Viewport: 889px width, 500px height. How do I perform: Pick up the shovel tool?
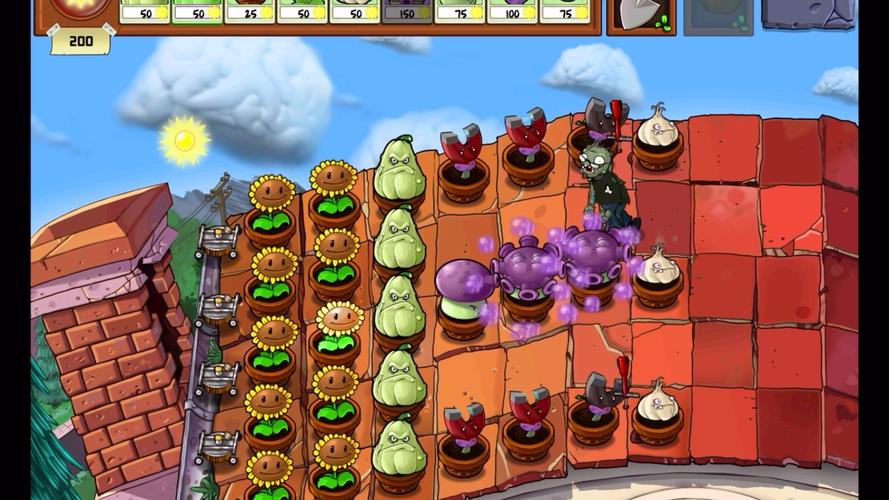[x=641, y=13]
